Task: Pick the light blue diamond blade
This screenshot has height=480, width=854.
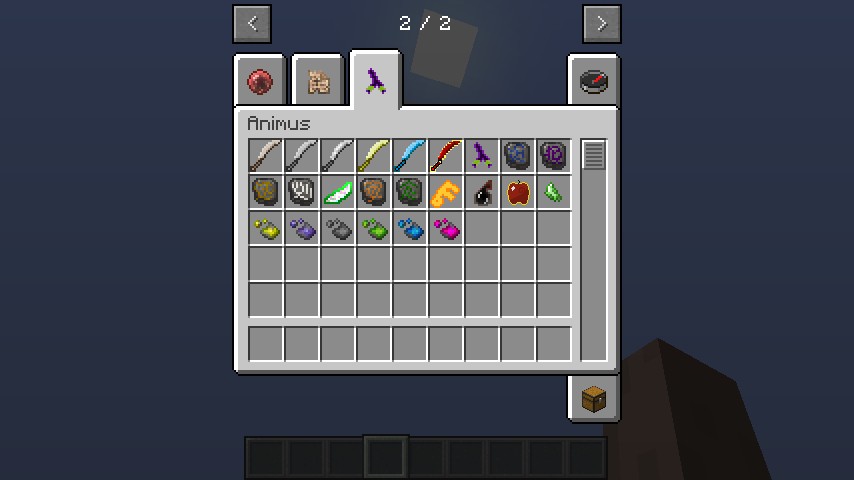Action: 410,156
